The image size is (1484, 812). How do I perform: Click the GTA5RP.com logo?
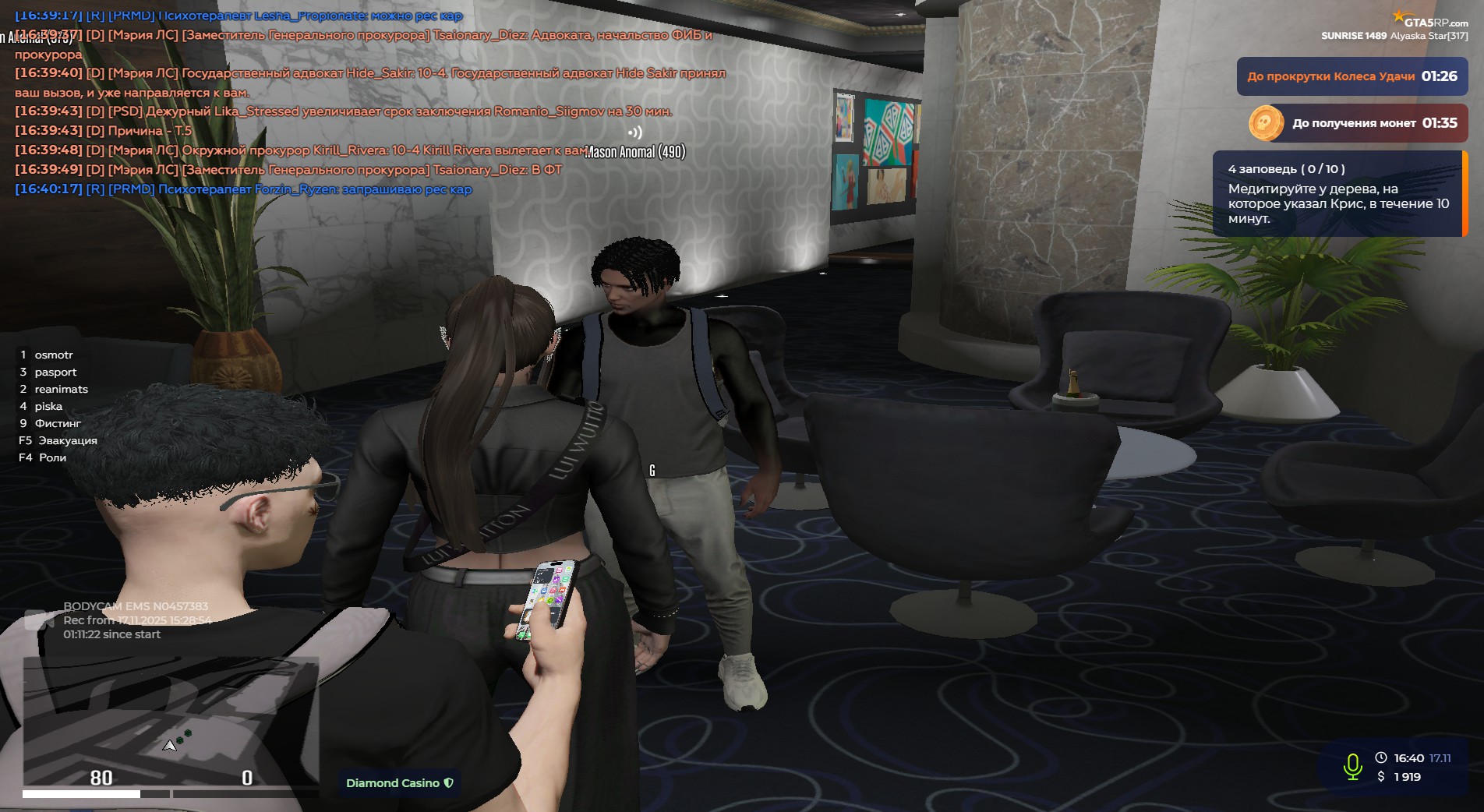tap(1431, 22)
